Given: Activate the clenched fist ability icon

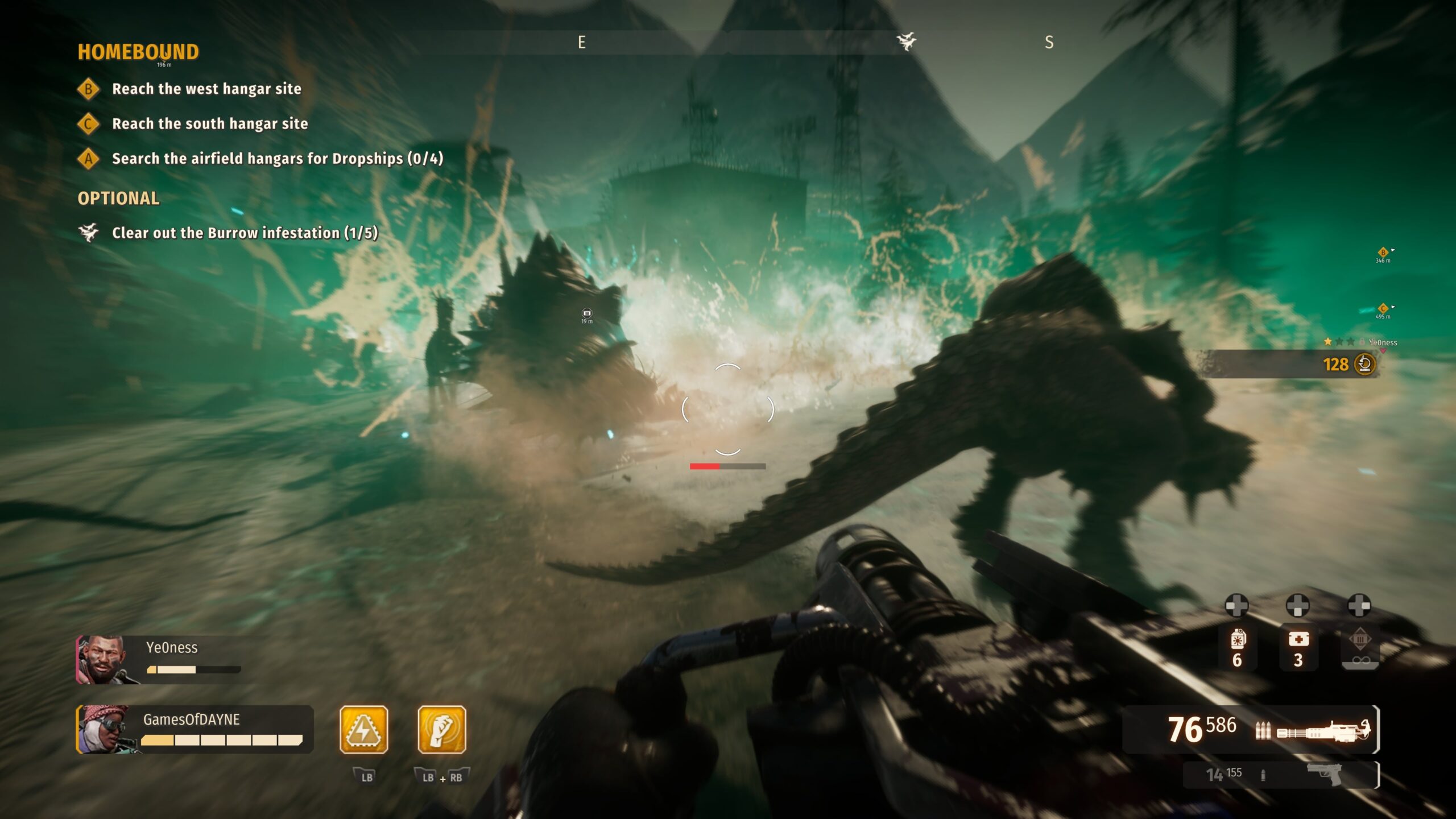Looking at the screenshot, I should (x=442, y=730).
